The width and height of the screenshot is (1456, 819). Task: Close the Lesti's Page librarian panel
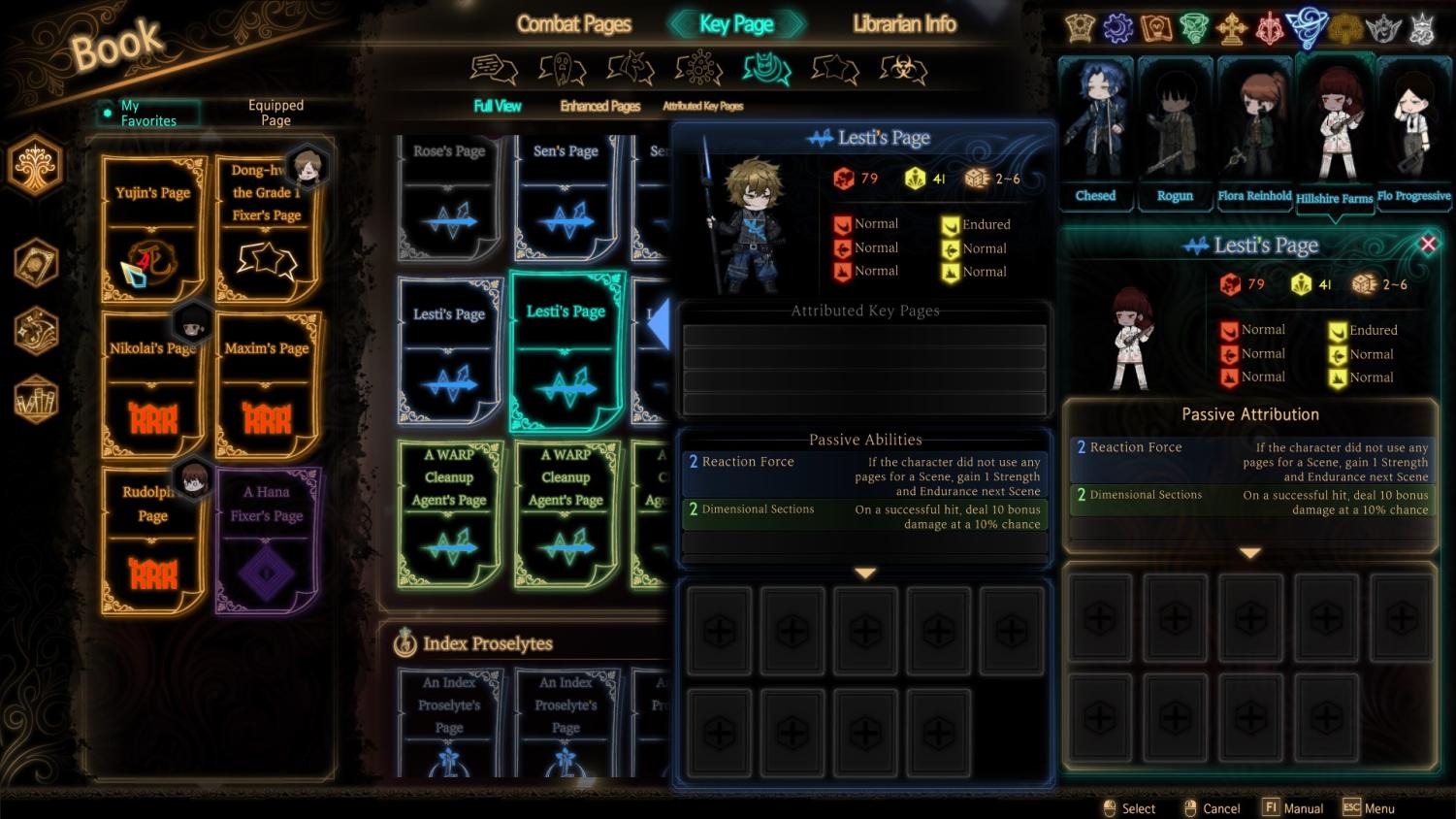coord(1428,245)
